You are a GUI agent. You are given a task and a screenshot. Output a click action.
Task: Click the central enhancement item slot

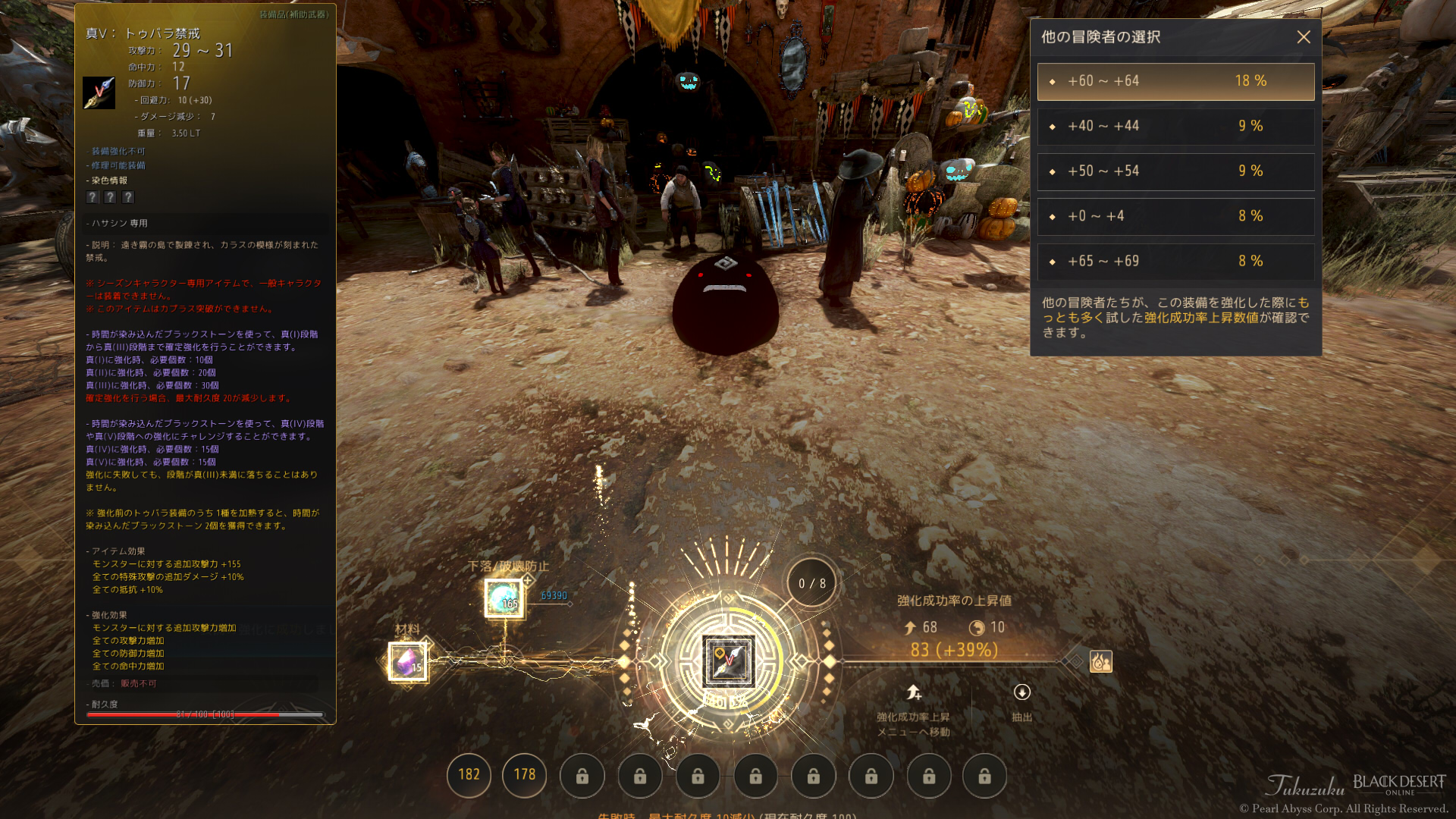pos(728,661)
